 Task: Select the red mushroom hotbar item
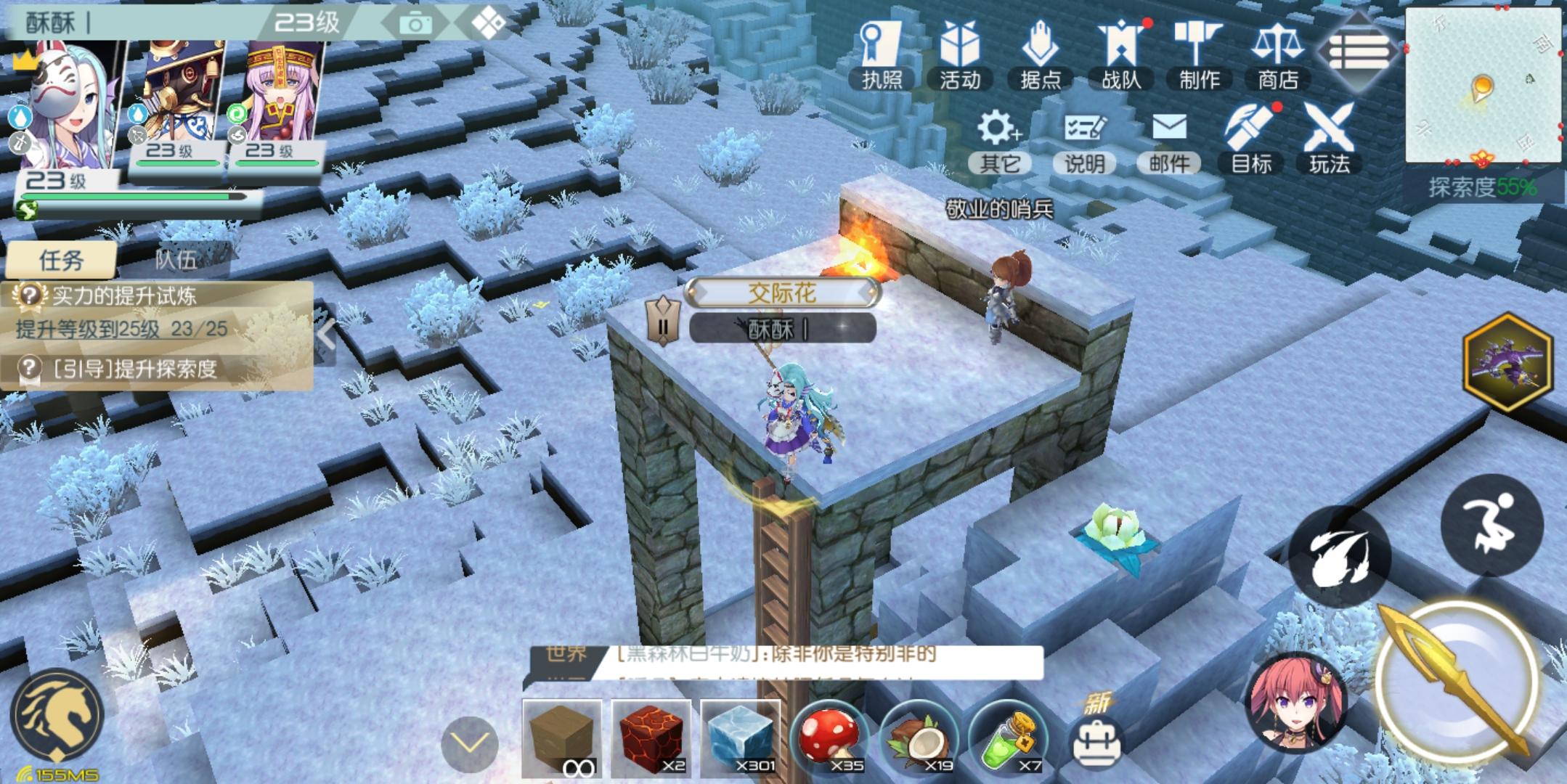[829, 737]
